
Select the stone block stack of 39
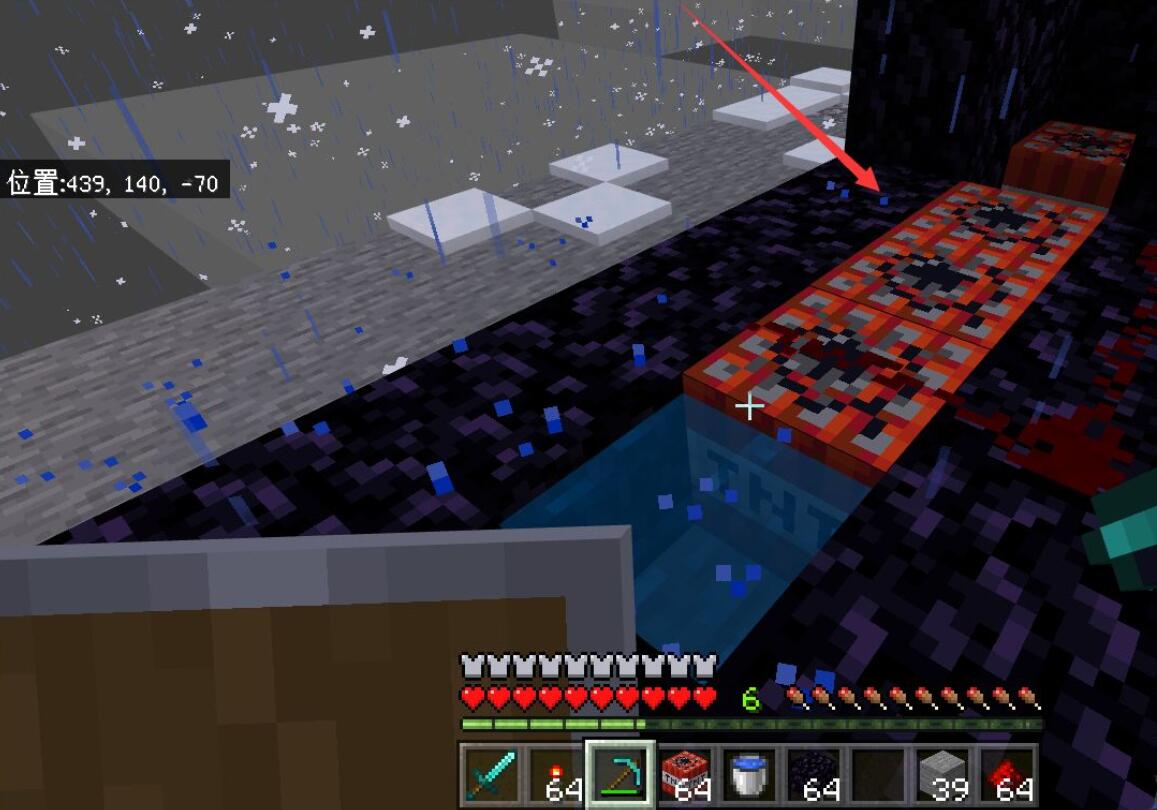[942, 775]
